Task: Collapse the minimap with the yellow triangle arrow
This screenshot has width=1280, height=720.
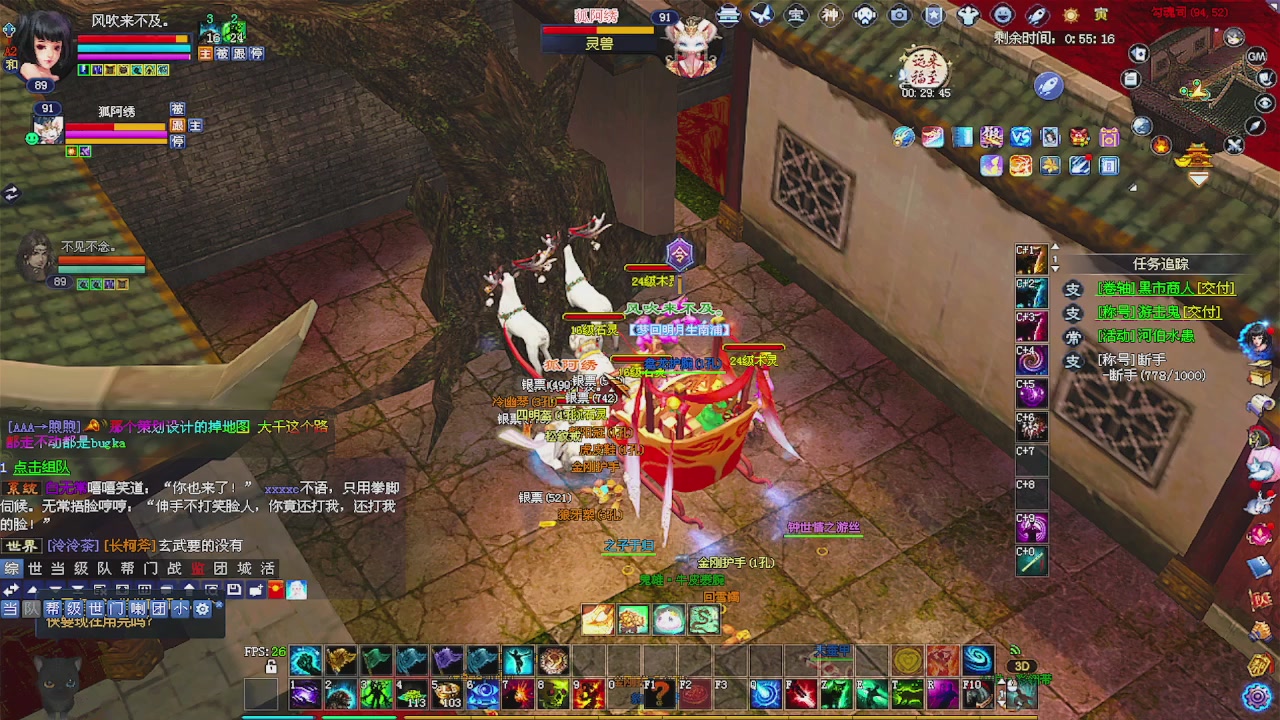Action: tap(1199, 178)
